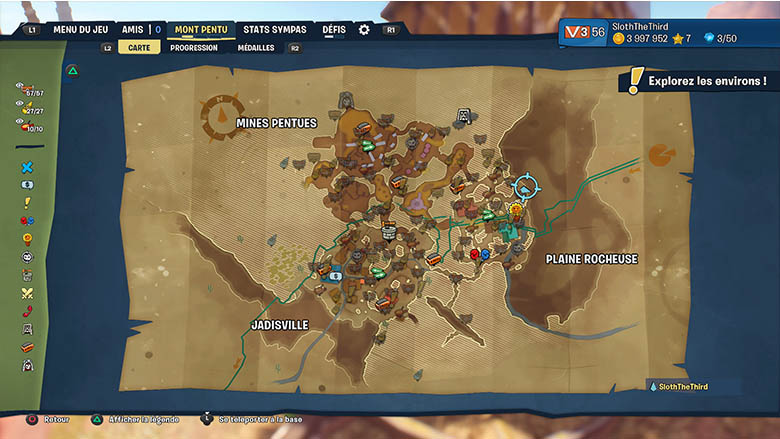Toggle the skull legend filter

(27, 257)
